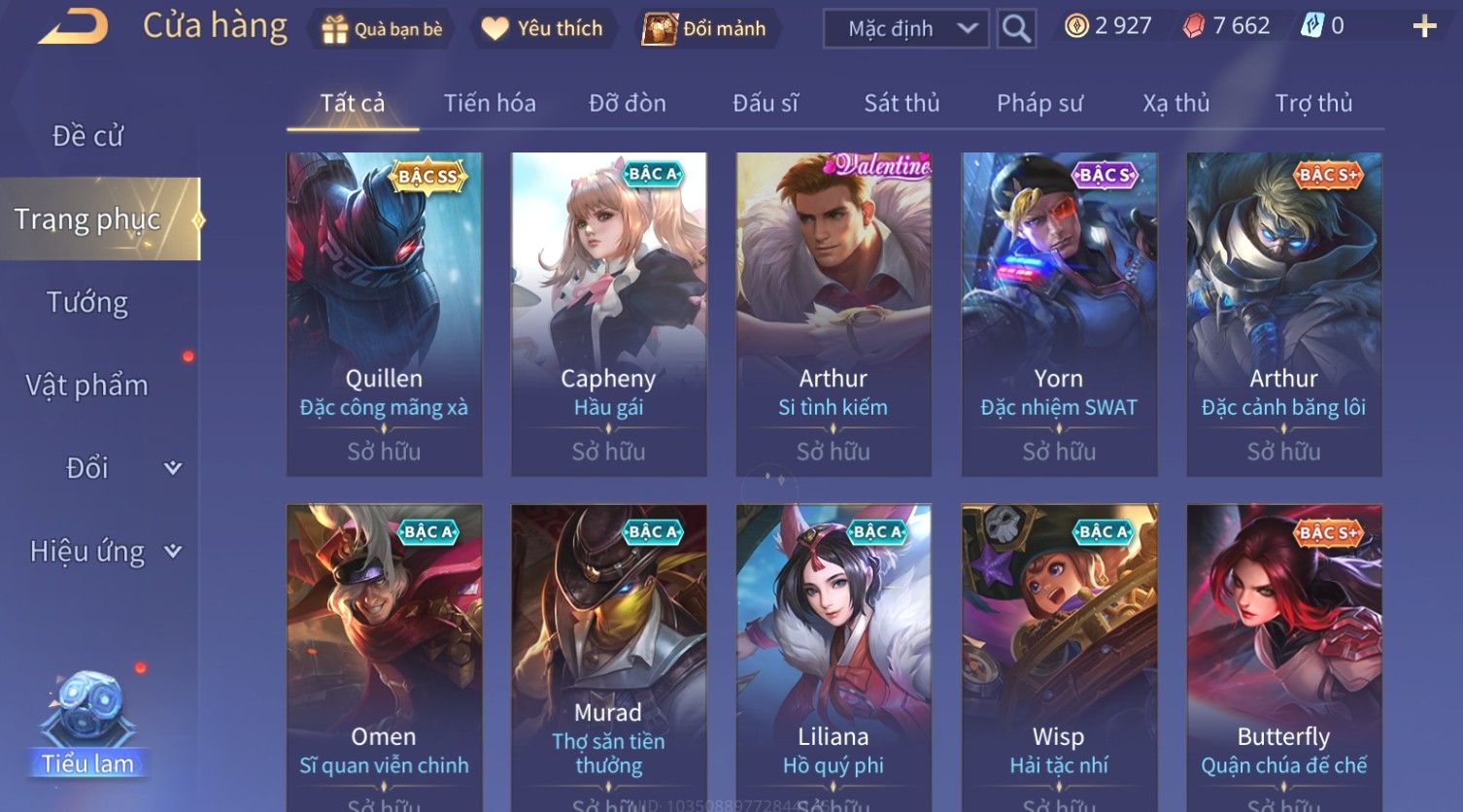Open the Đổi mảnh shard exchange
Viewport: 1463px width, 812px height.
705,29
